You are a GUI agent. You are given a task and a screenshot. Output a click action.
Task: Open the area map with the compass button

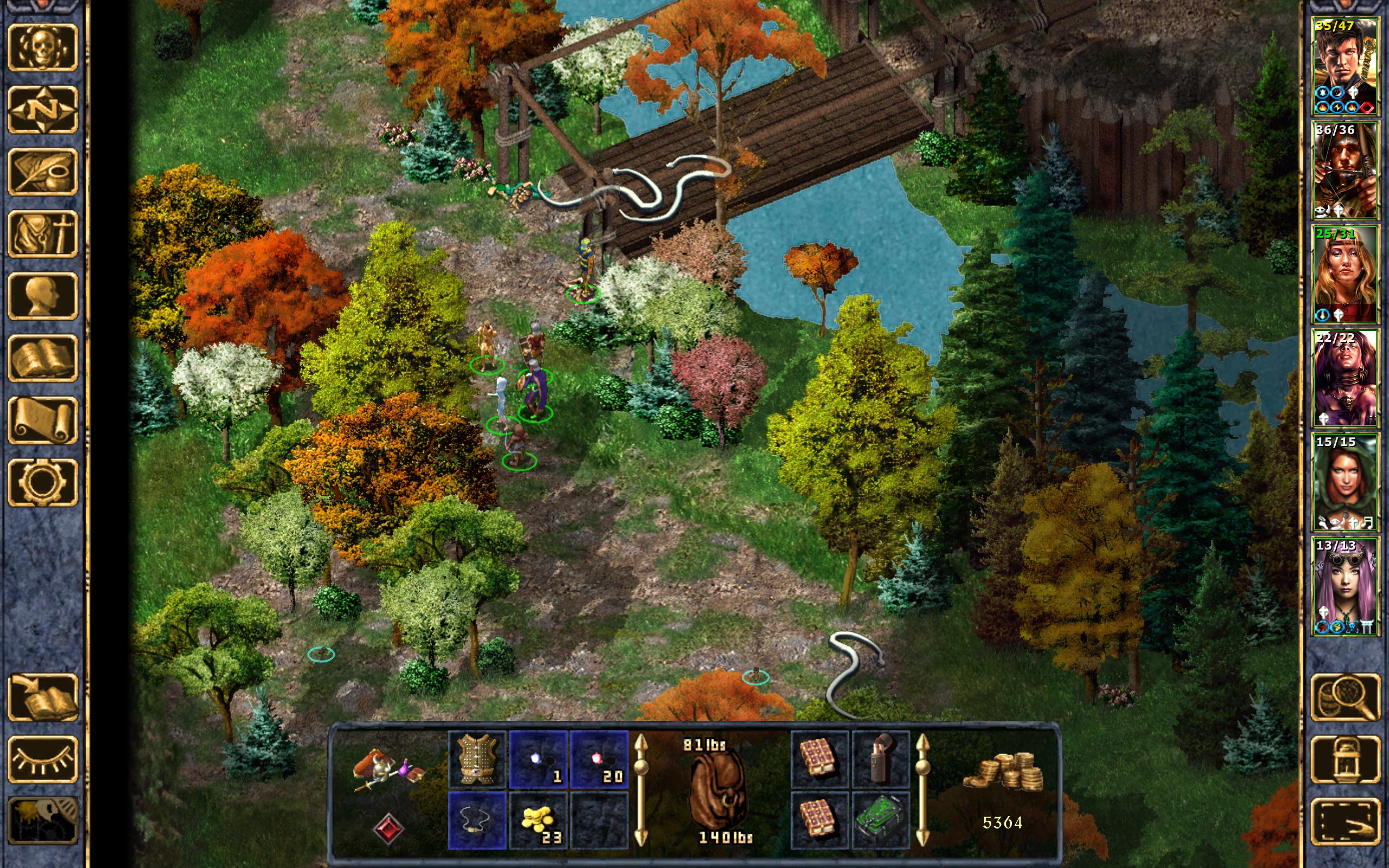[x=42, y=109]
